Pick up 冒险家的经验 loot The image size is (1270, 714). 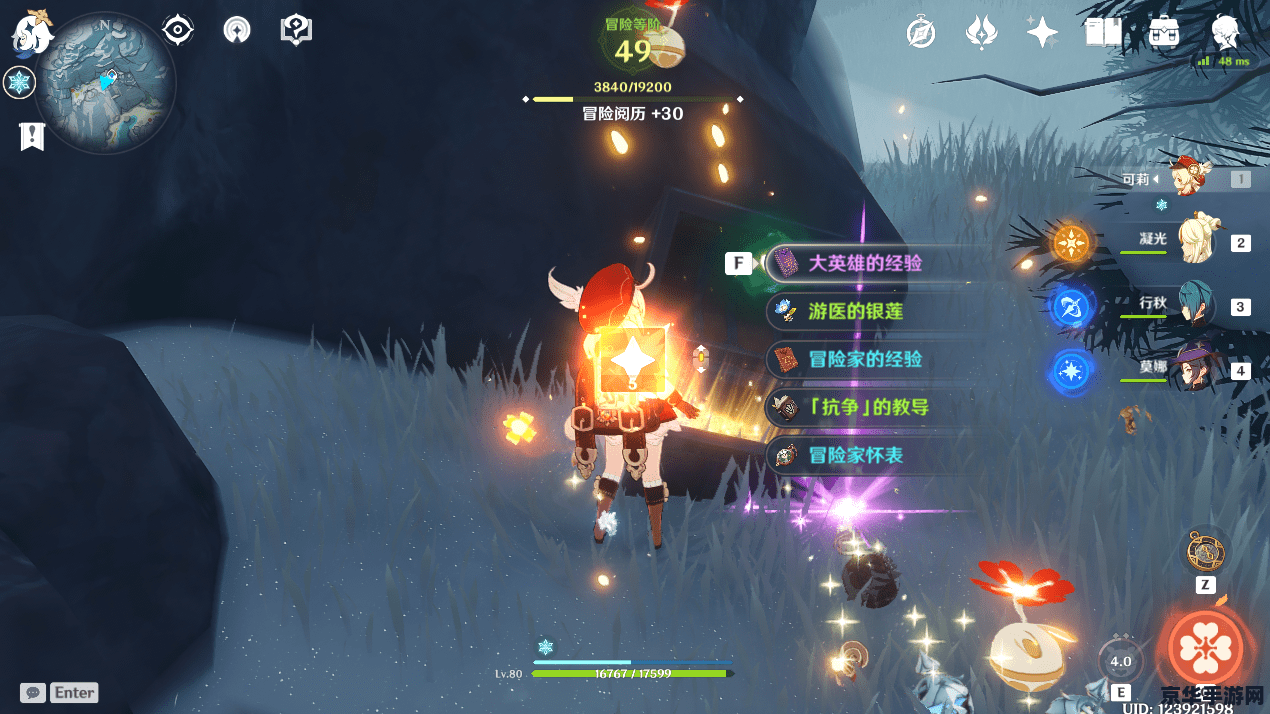865,359
